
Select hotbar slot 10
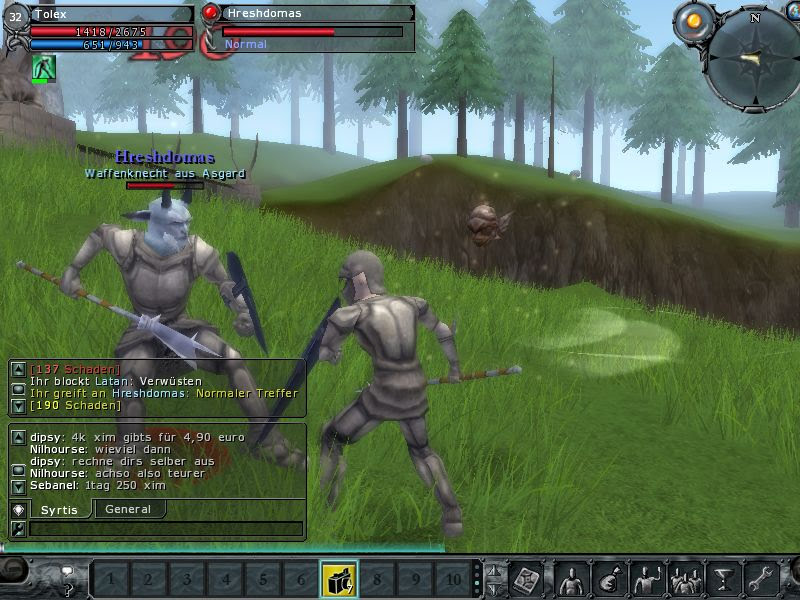coord(453,579)
